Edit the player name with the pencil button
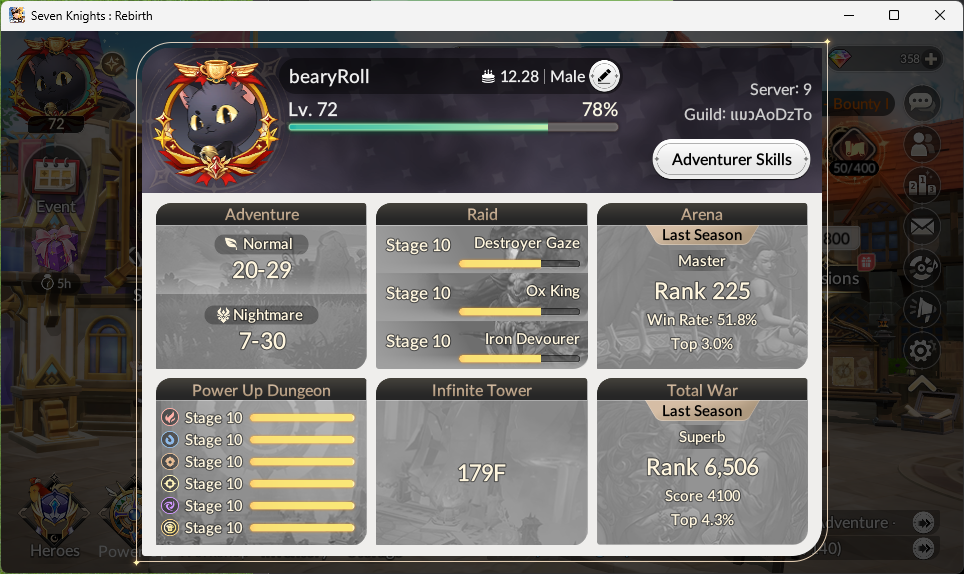 [x=604, y=76]
